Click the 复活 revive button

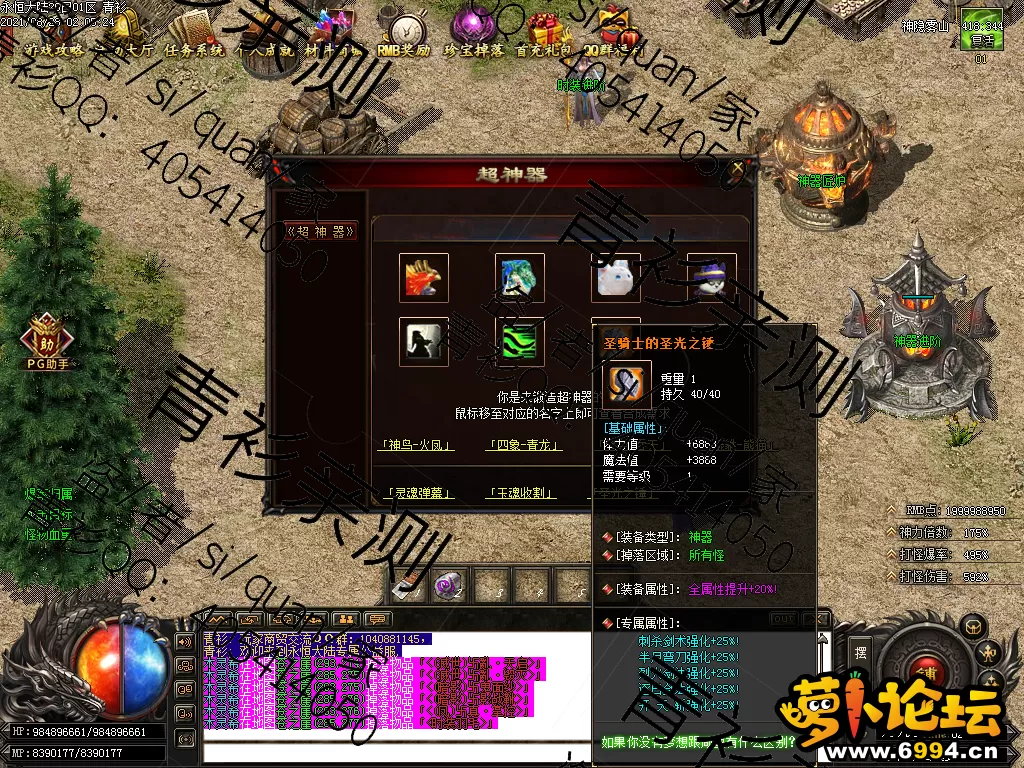pos(979,42)
